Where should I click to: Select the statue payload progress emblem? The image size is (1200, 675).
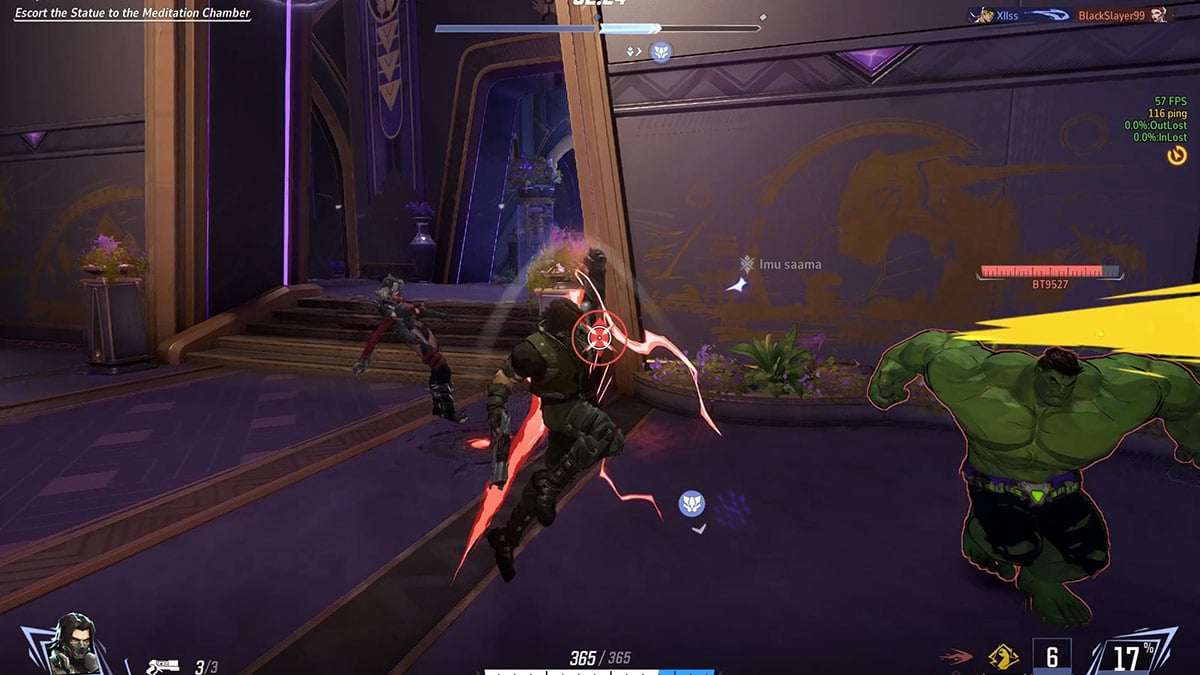pyautogui.click(x=661, y=52)
